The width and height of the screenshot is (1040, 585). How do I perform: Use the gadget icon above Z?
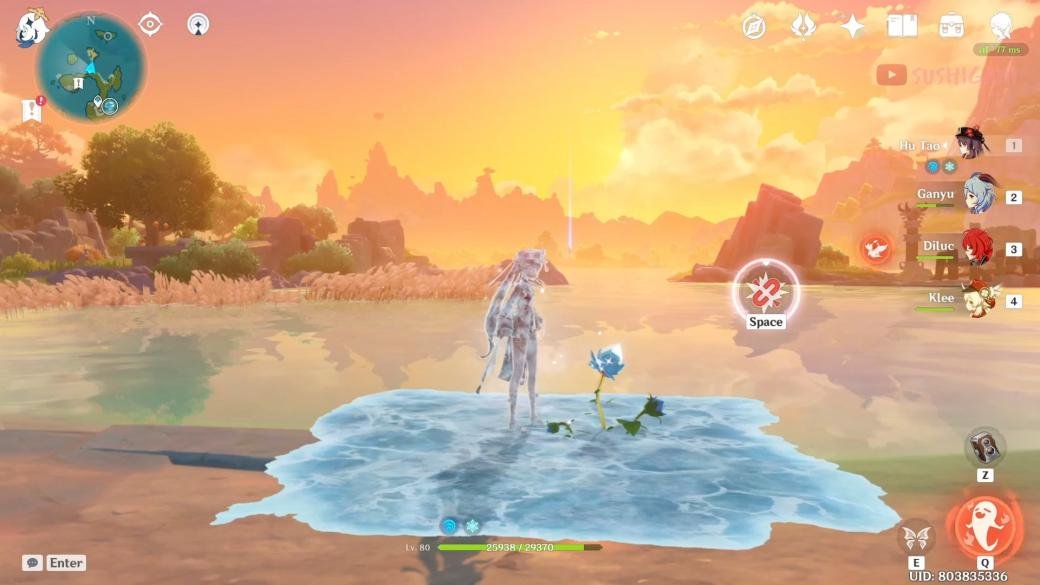coord(985,447)
